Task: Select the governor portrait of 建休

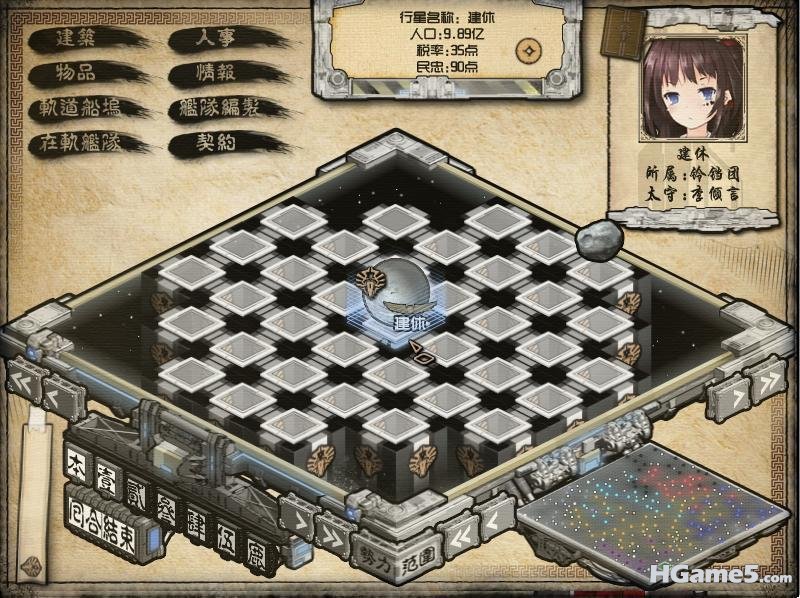Action: click(692, 91)
